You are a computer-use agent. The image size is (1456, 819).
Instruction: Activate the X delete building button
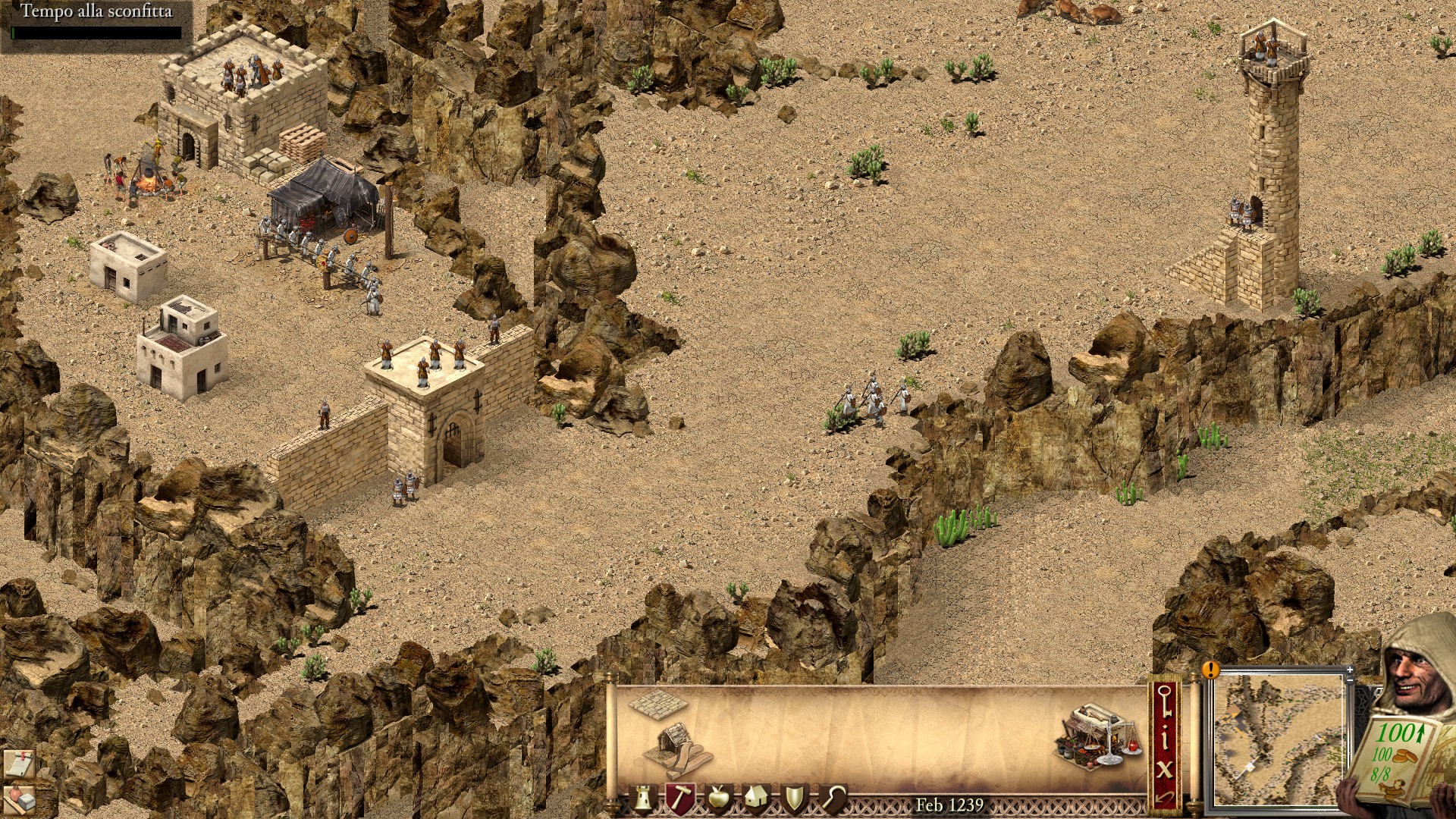[x=1166, y=769]
